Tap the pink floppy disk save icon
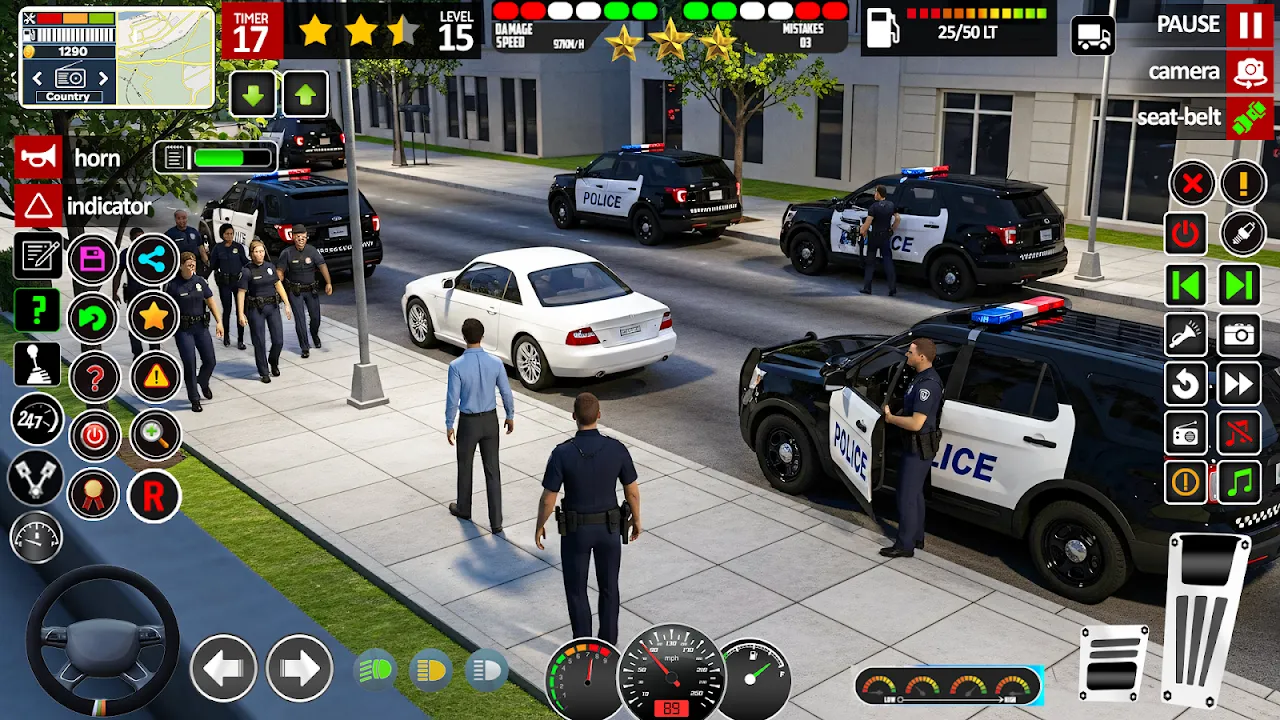Screen dimensions: 1280x720 pyautogui.click(x=93, y=260)
